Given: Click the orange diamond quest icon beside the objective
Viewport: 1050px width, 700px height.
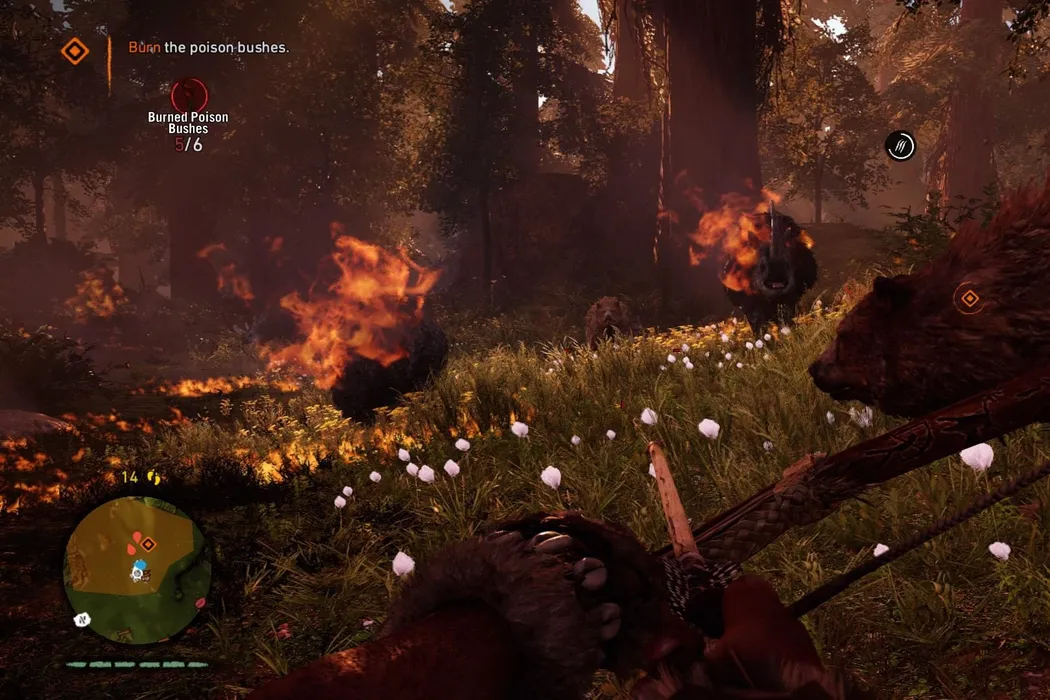Looking at the screenshot, I should click(x=75, y=51).
